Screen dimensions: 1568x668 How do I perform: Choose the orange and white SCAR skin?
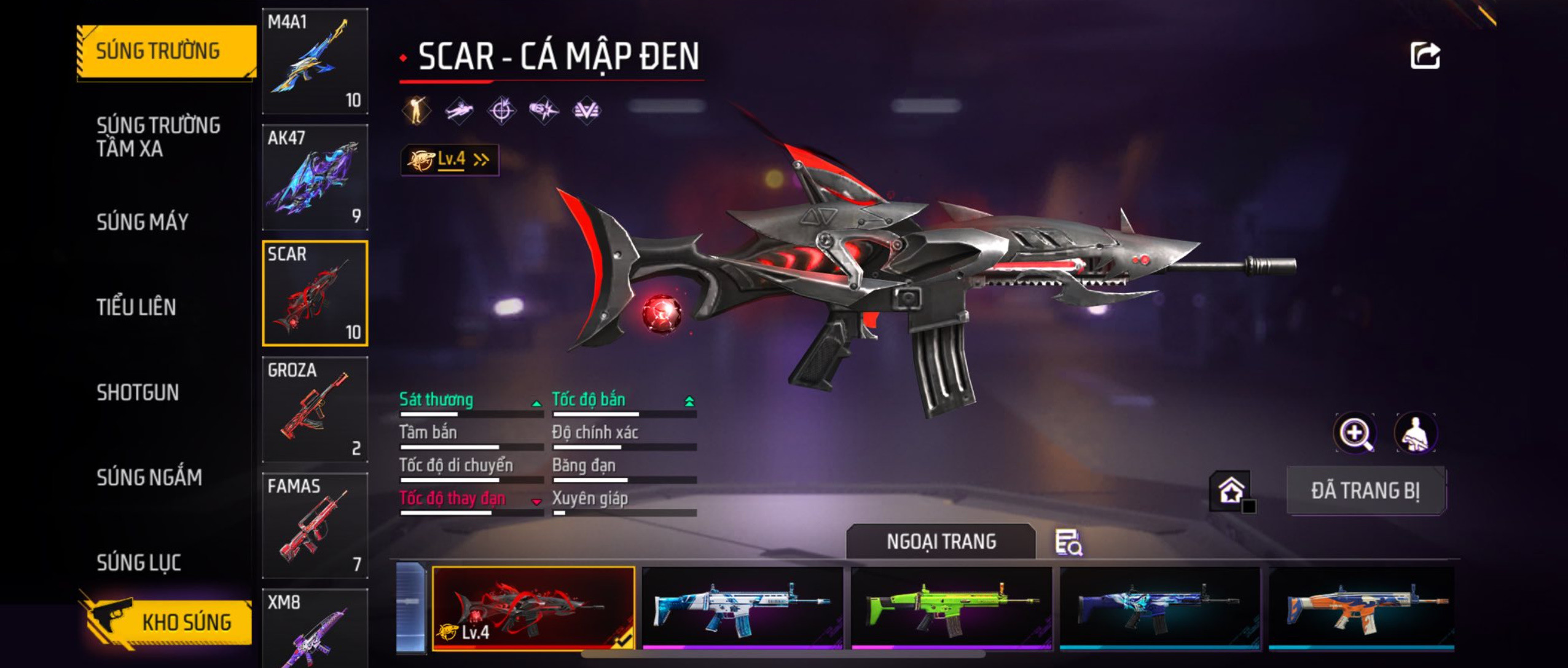pos(1361,607)
